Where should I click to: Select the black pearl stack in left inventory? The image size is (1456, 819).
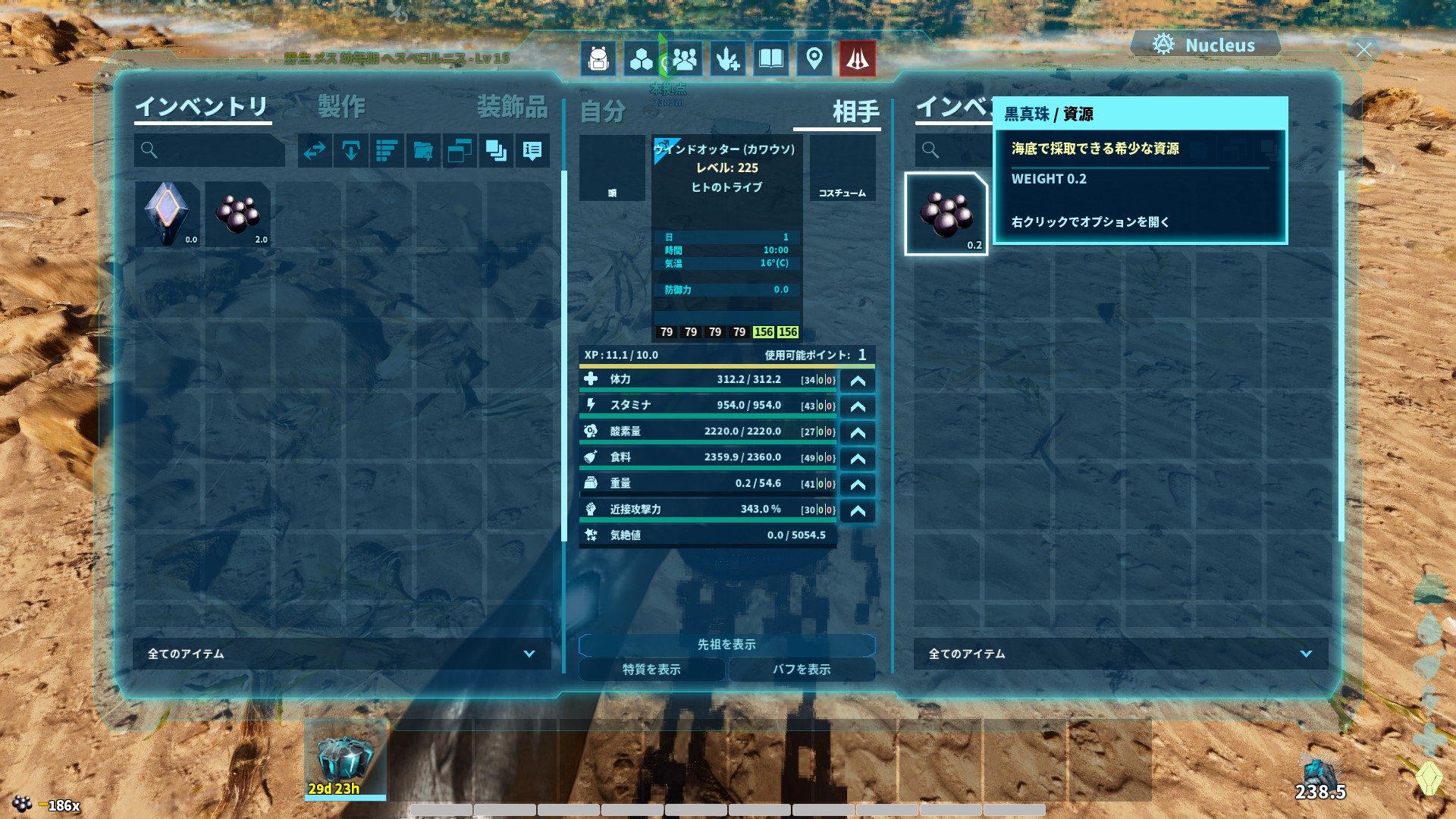238,214
